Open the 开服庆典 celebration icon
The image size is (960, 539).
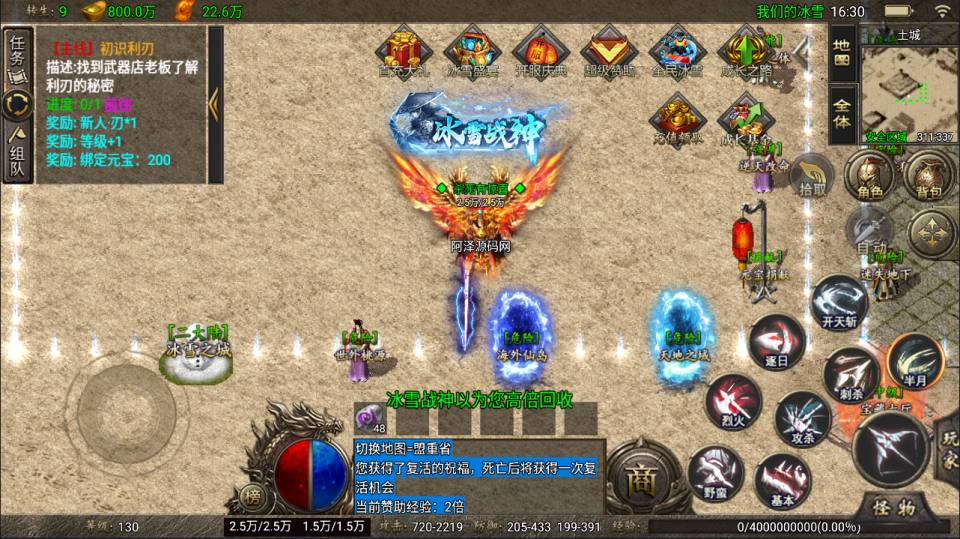click(540, 52)
